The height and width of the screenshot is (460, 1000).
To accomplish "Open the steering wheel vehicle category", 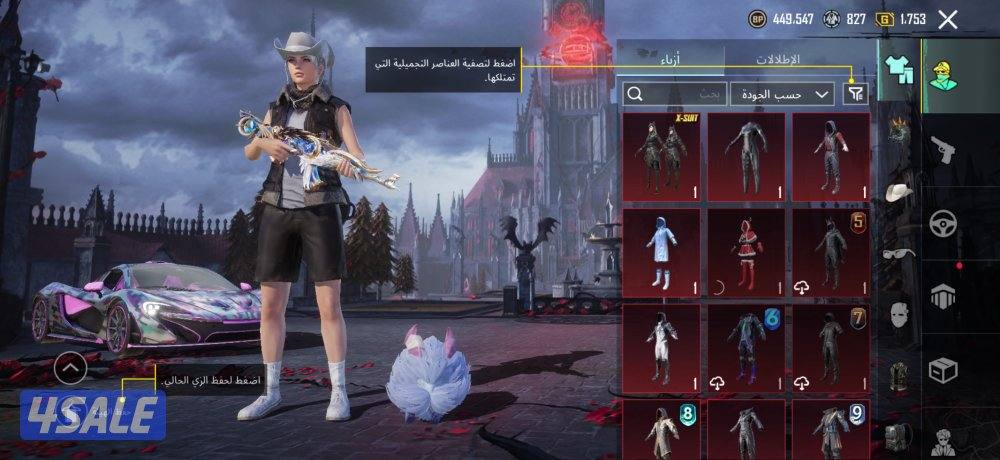I will tap(943, 222).
